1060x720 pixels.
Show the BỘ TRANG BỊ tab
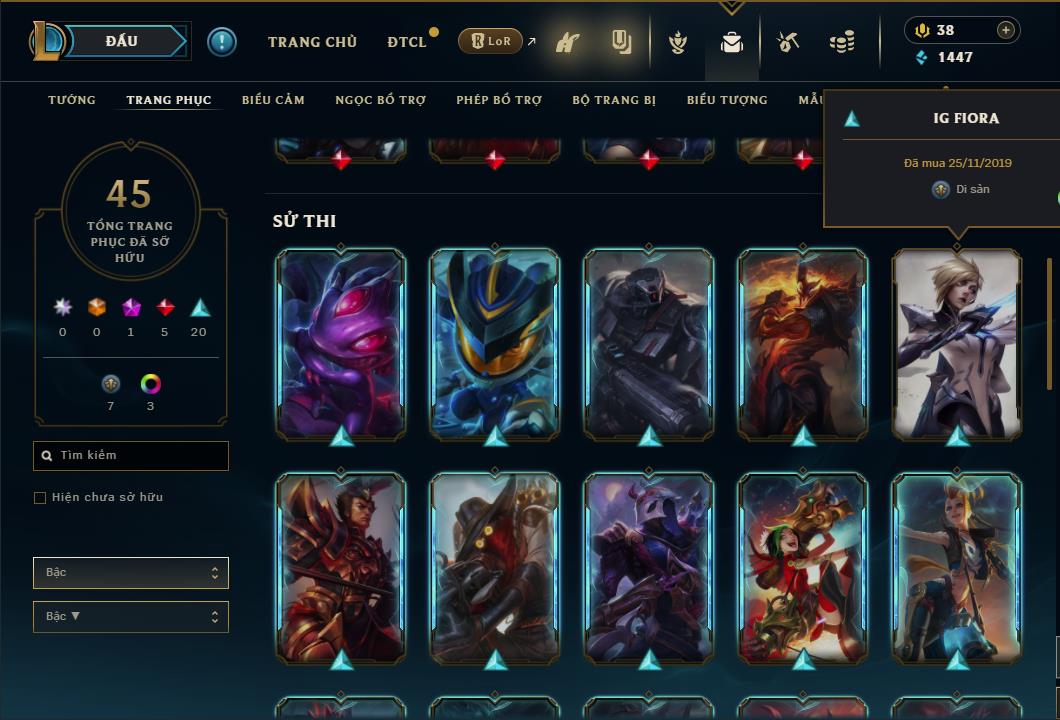click(x=614, y=100)
